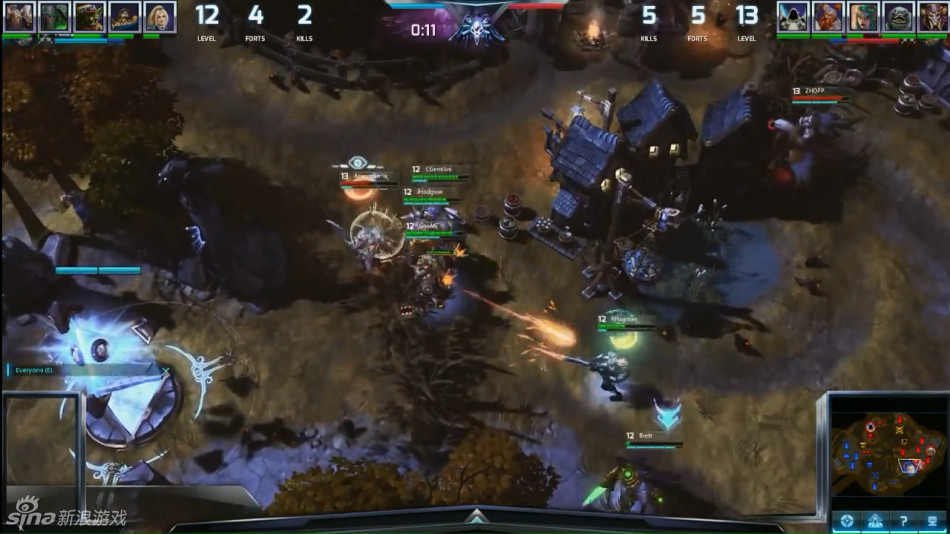This screenshot has height=534, width=950.
Task: Select the hooded angel hero portrait
Action: point(793,16)
